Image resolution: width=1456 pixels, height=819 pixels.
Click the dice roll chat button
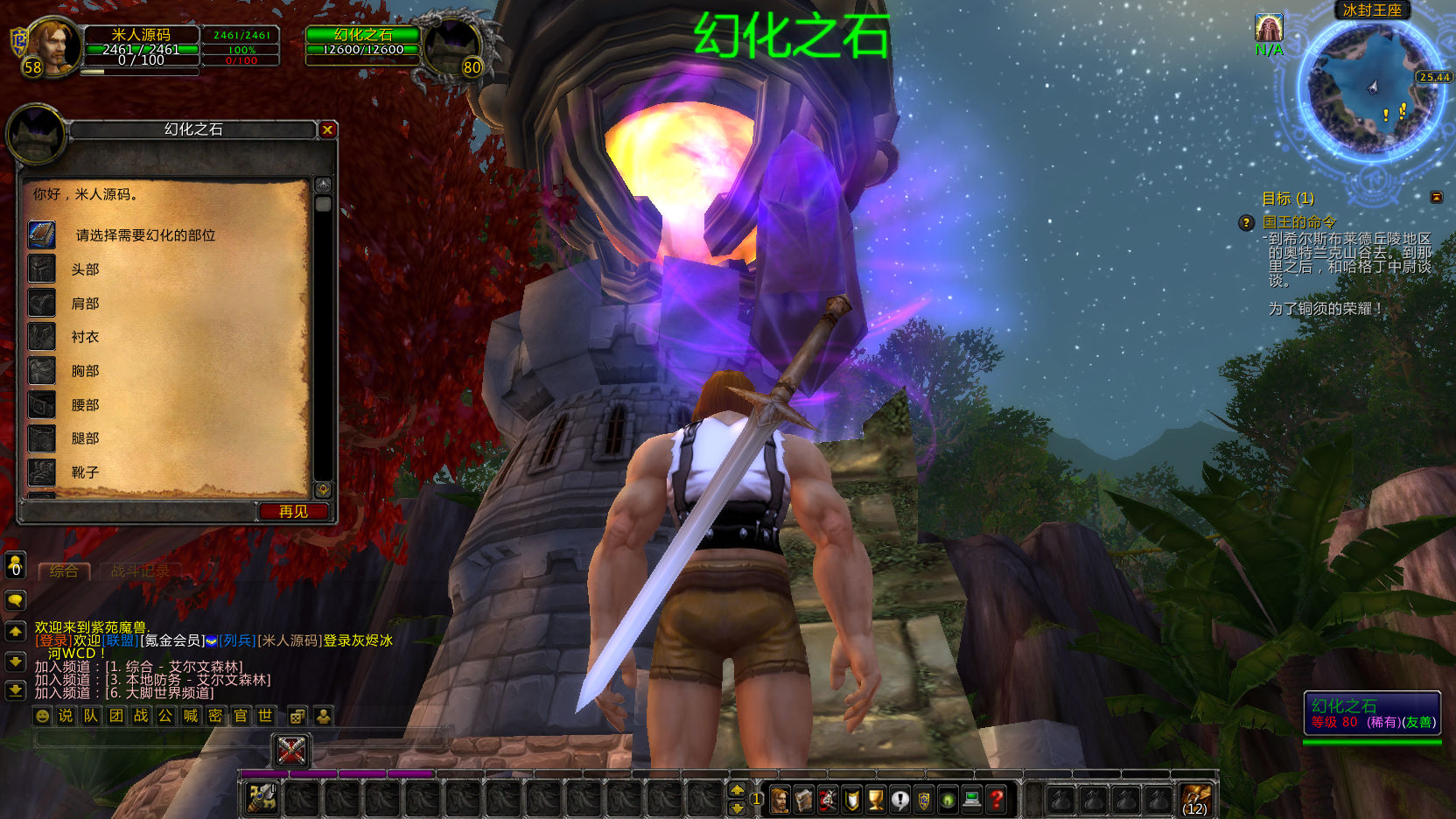coord(297,717)
